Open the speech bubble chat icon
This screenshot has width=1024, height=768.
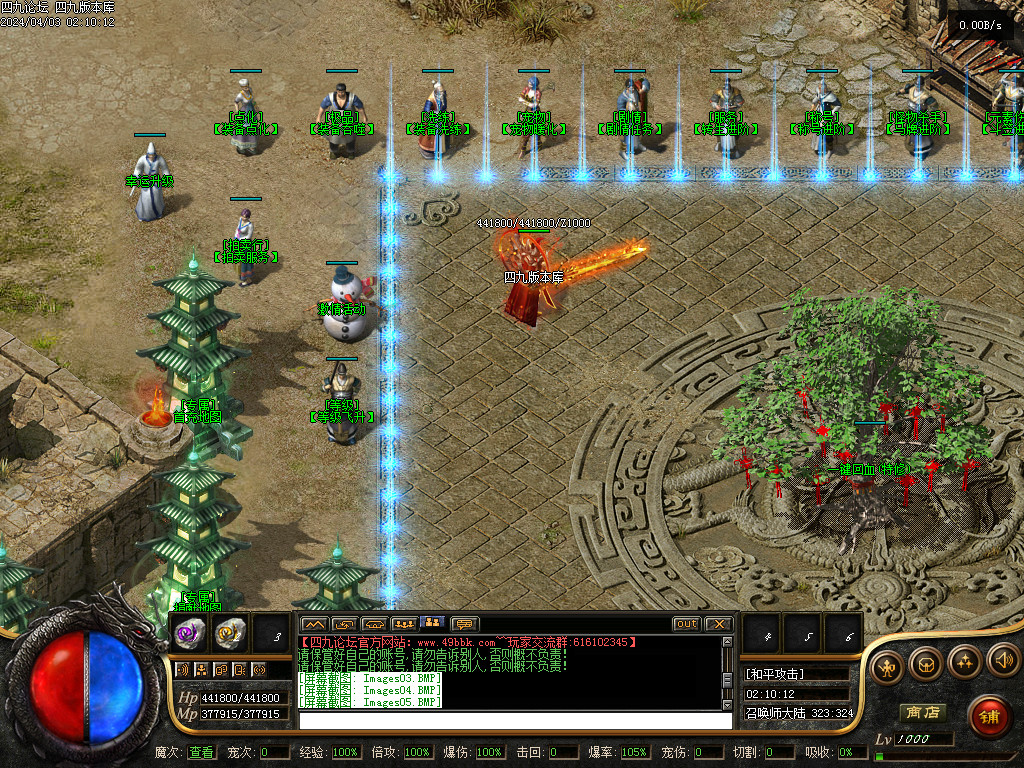[x=464, y=624]
